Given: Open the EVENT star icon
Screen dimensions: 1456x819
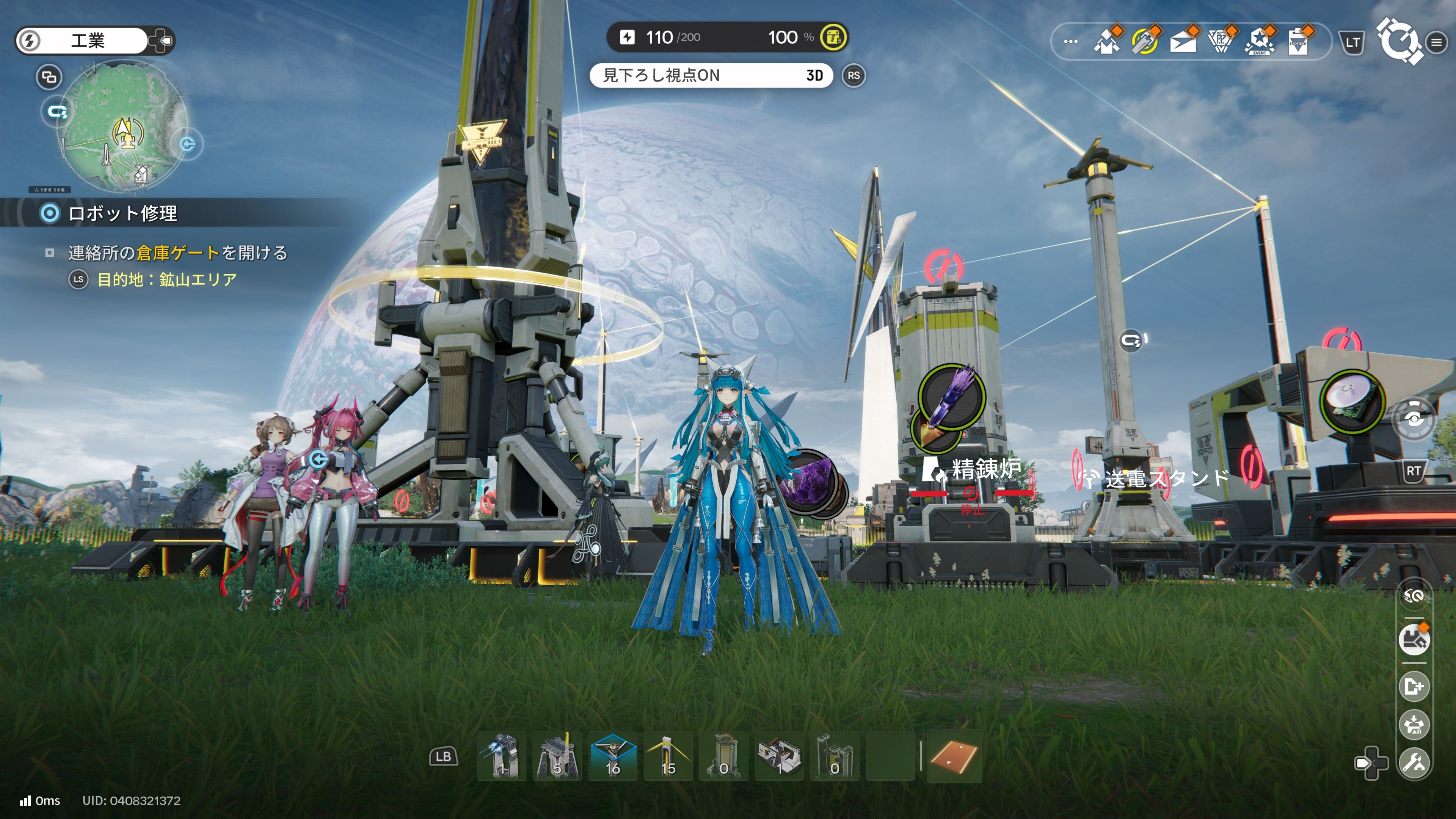Looking at the screenshot, I should [1260, 41].
